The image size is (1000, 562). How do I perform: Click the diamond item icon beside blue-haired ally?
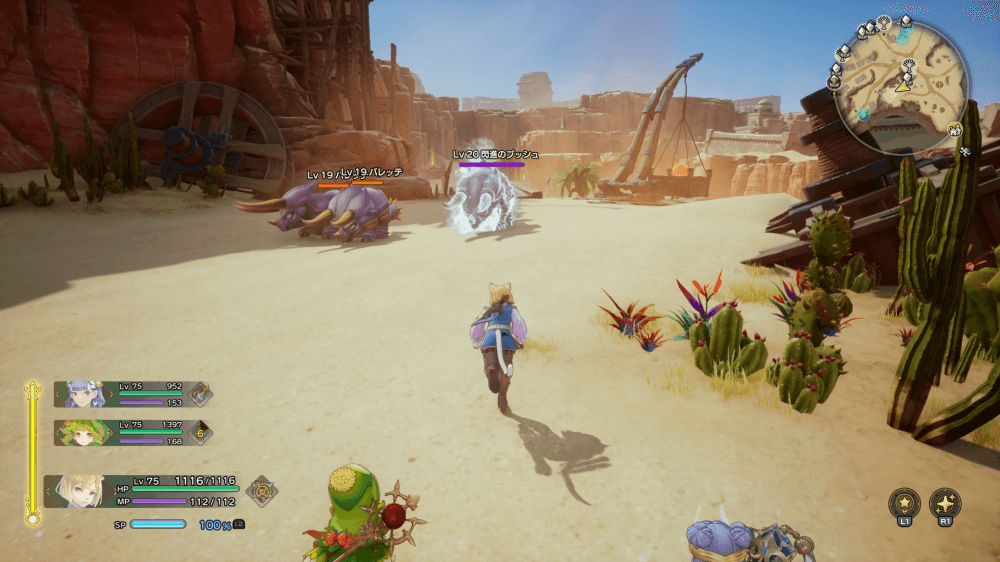pos(200,394)
